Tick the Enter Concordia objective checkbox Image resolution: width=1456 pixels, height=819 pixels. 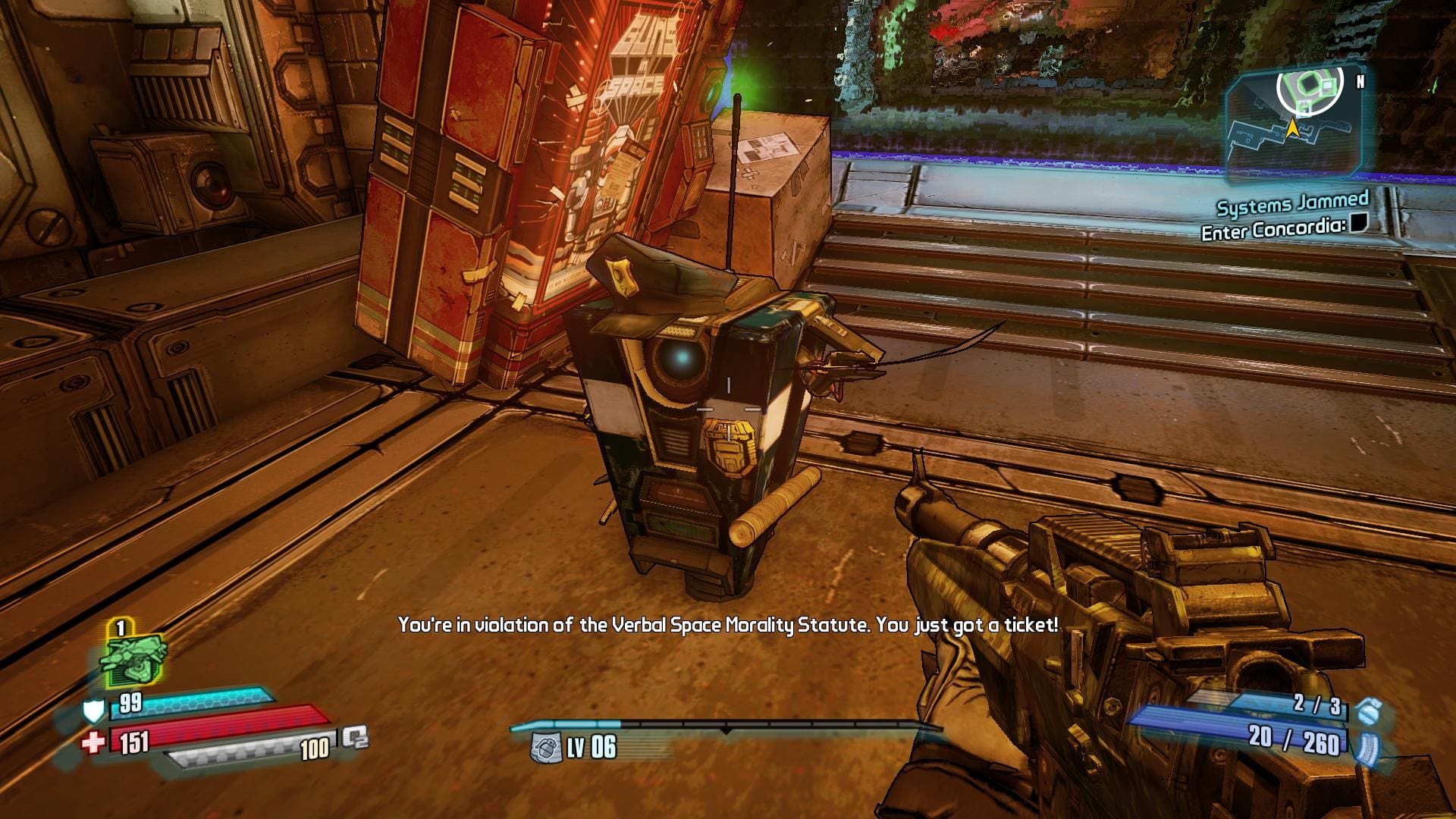1359,223
